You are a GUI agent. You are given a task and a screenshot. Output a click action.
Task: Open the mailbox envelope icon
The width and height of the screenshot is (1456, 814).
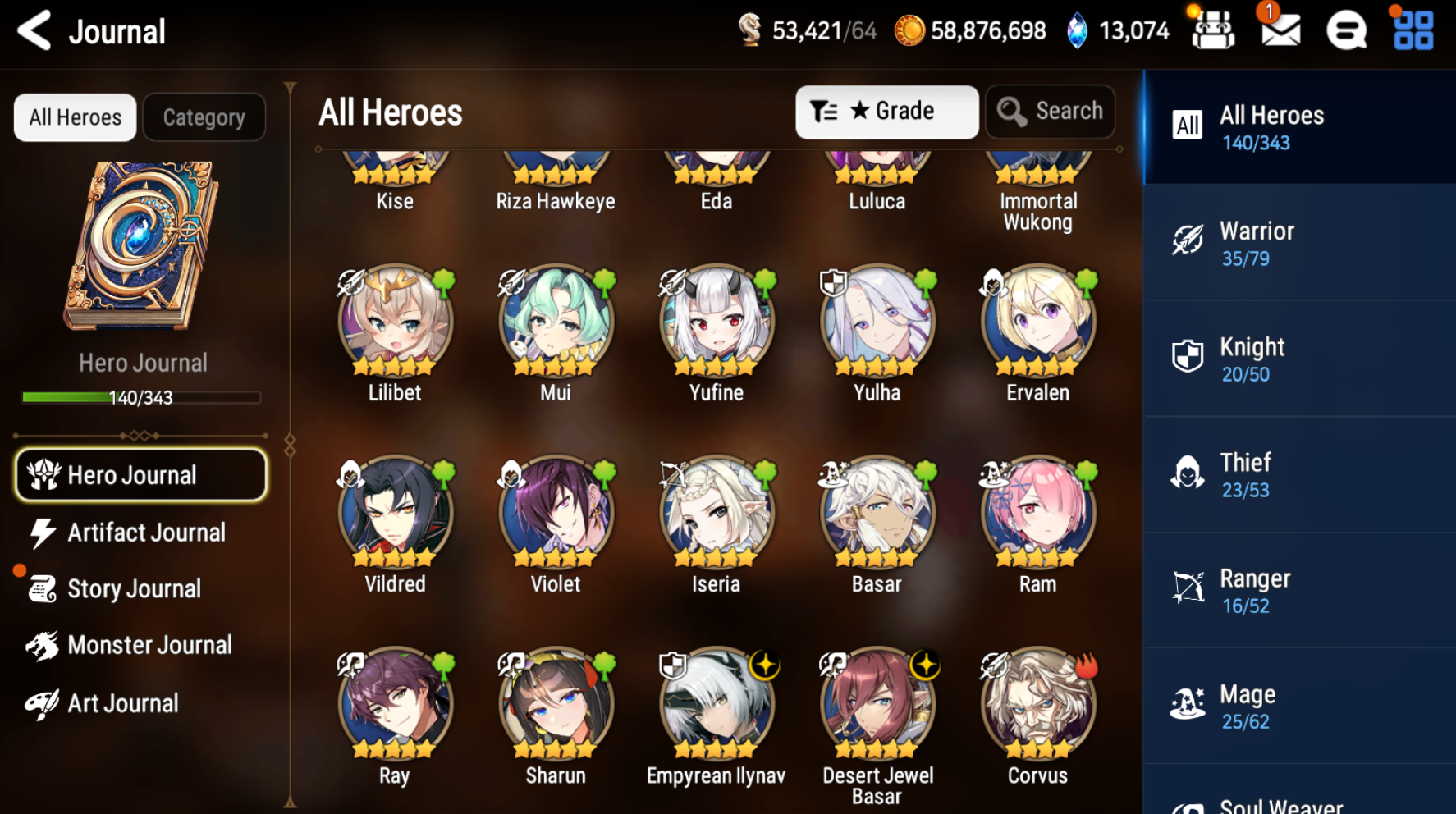1280,31
